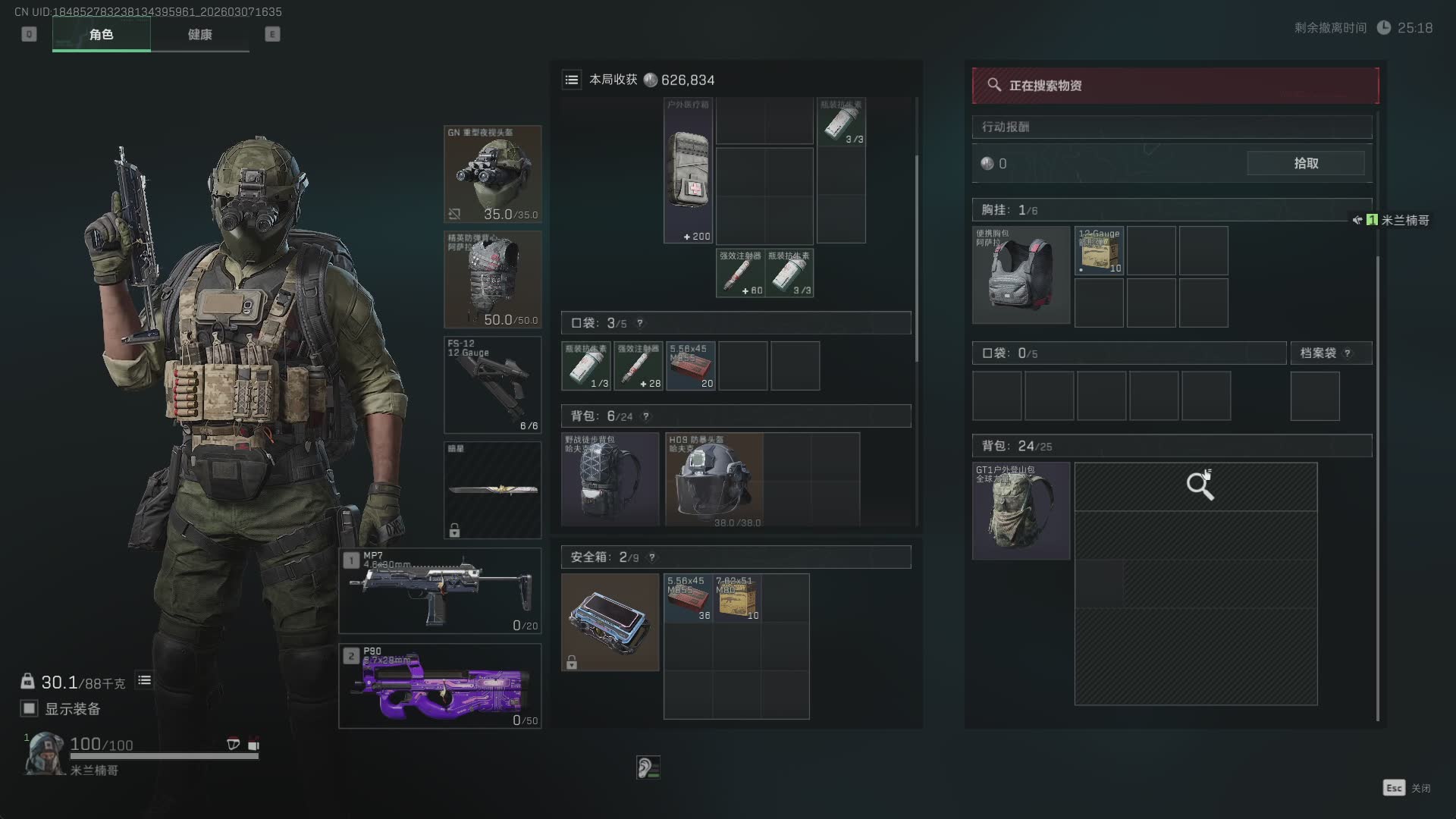Select the 角色 tab
The height and width of the screenshot is (819, 1456).
pyautogui.click(x=101, y=34)
